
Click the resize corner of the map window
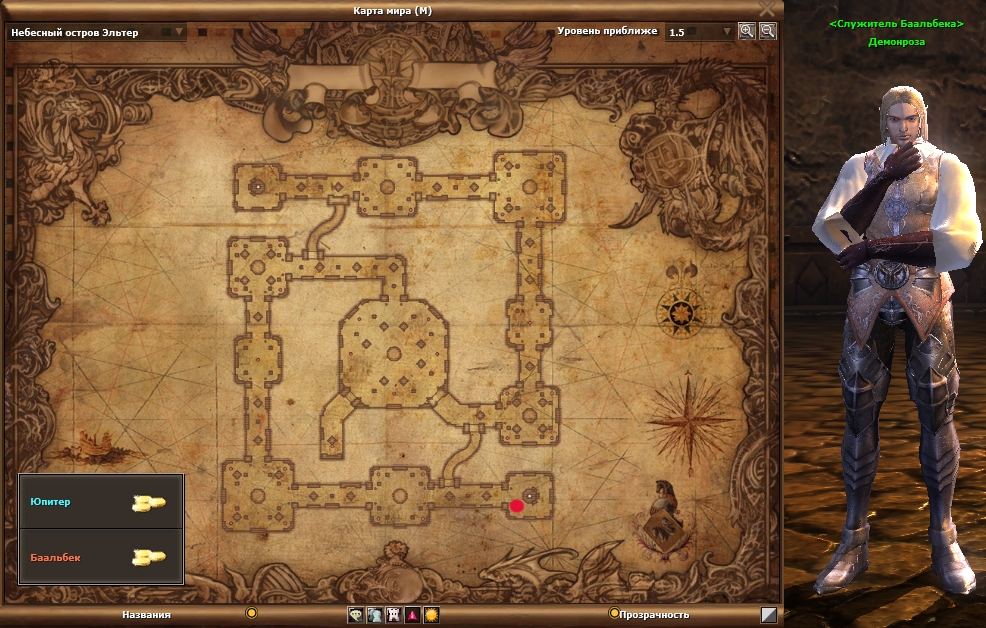[x=768, y=615]
